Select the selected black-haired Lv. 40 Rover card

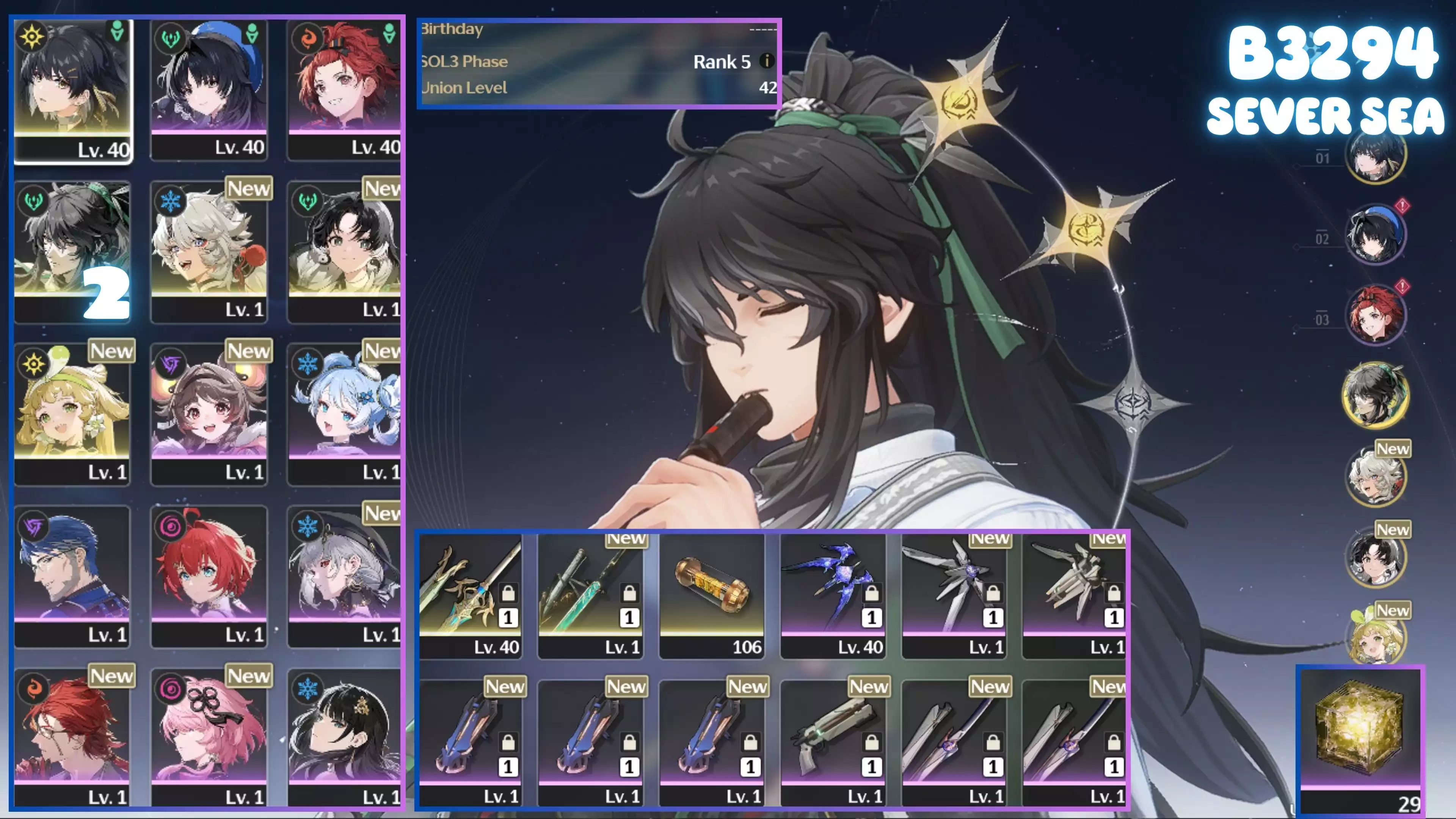tap(72, 91)
